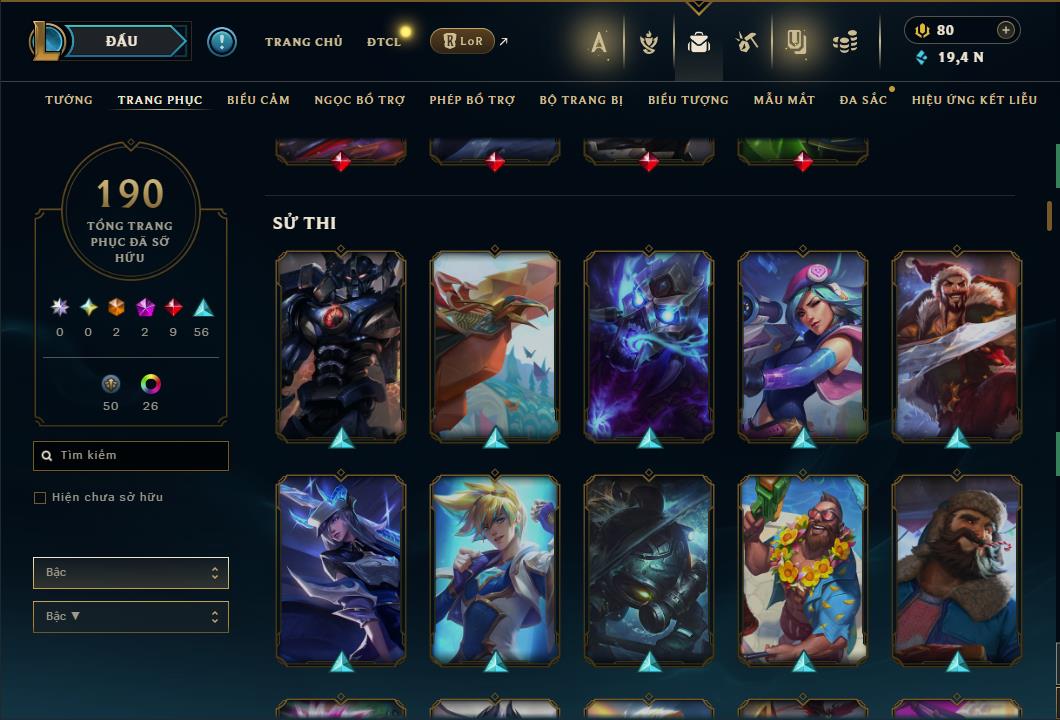
Task: Open the MẪU MẮT tab
Action: pos(784,100)
